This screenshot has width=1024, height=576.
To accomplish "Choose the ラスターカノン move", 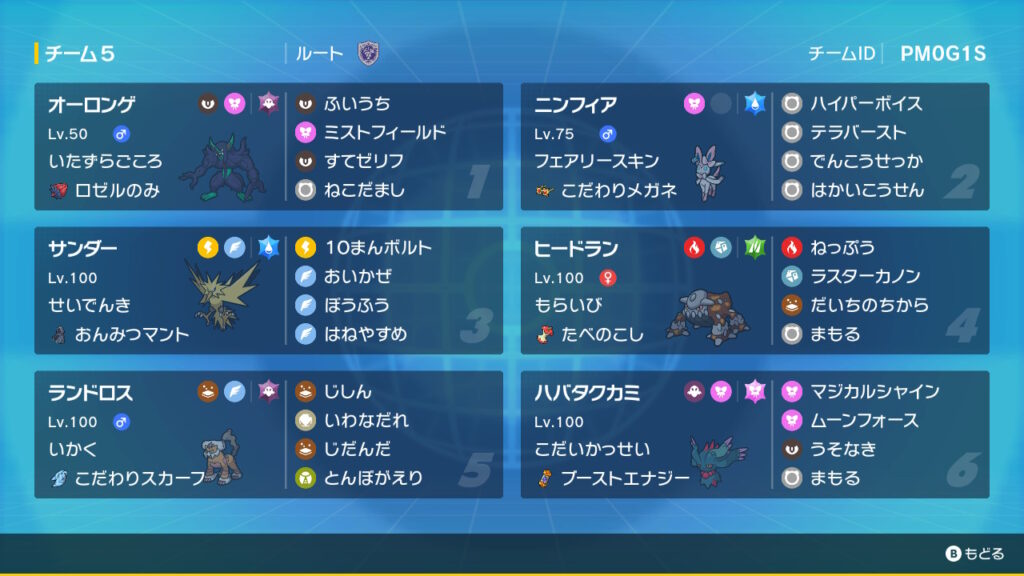I will coord(864,277).
